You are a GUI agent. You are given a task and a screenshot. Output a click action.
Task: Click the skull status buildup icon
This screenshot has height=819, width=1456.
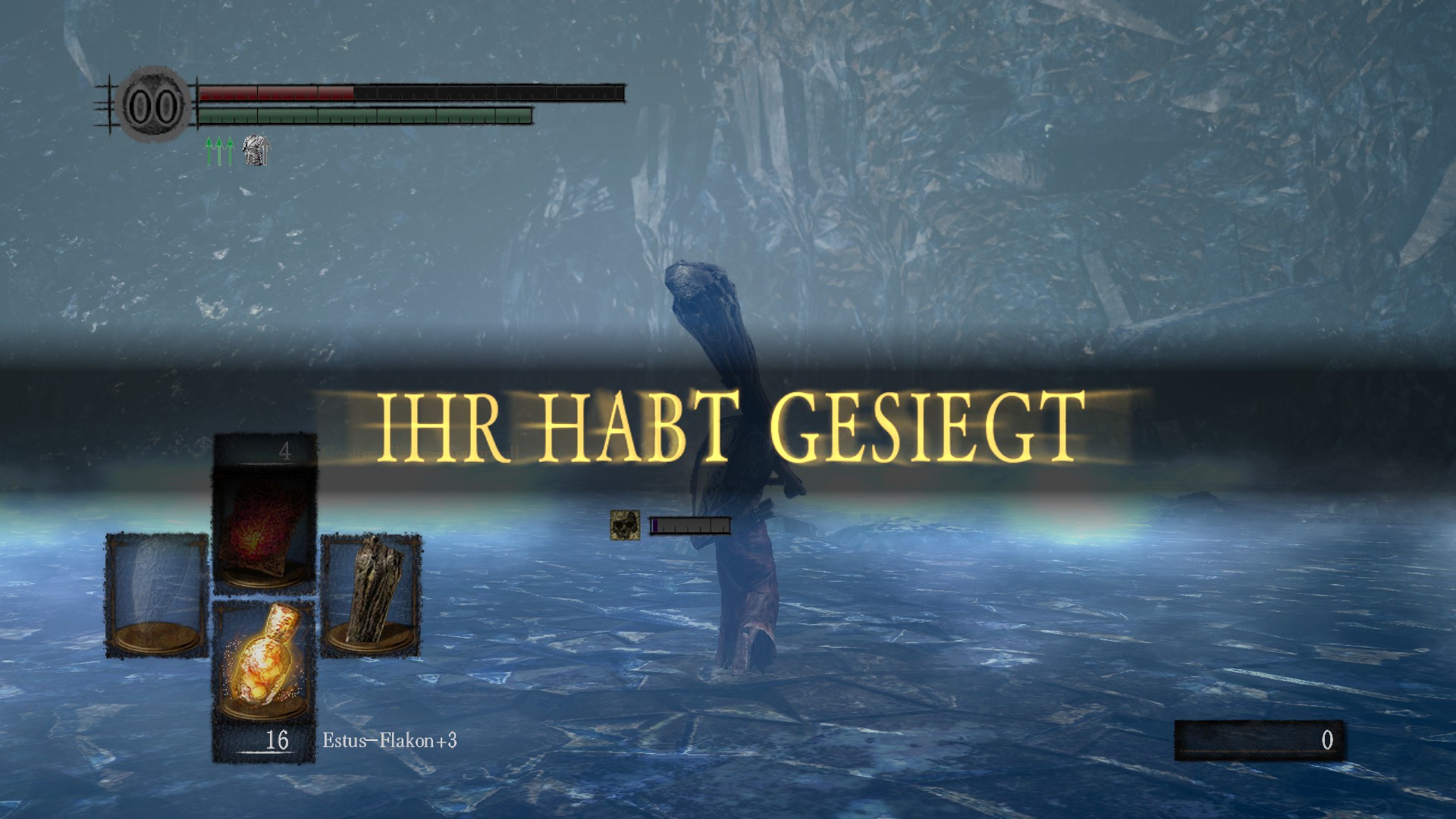pos(625,525)
